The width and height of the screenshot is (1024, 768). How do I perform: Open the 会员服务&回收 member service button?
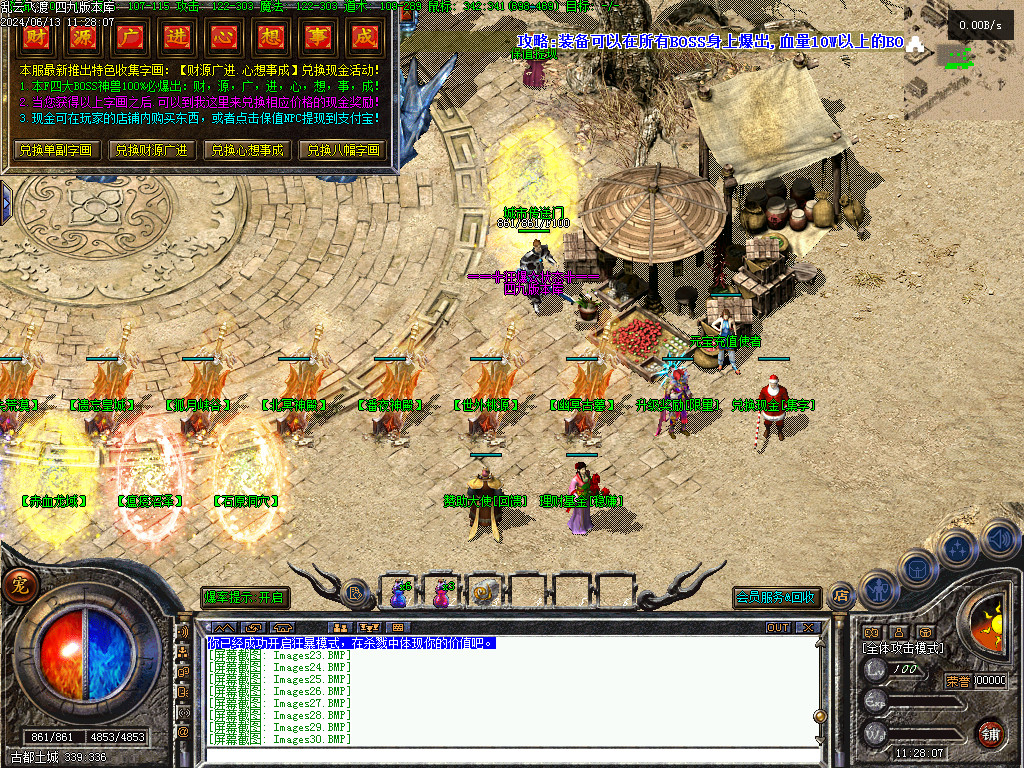777,598
